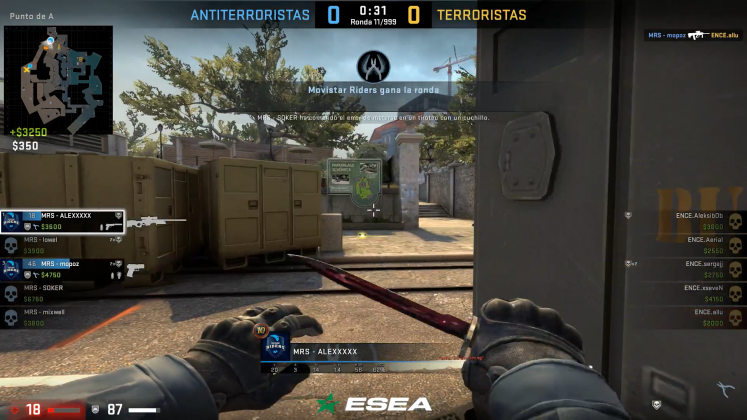Image resolution: width=747 pixels, height=420 pixels.
Task: Click the radar minimap
Action: pyautogui.click(x=58, y=78)
